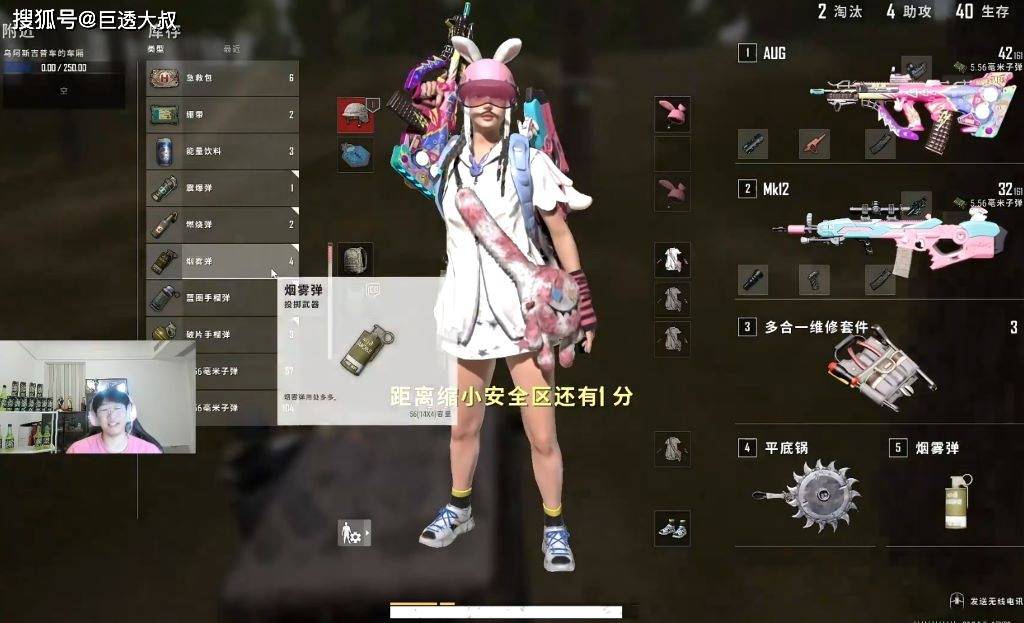This screenshot has width=1024, height=623.
Task: Choose the stun grenade row (震爆弹)
Action: coord(222,188)
